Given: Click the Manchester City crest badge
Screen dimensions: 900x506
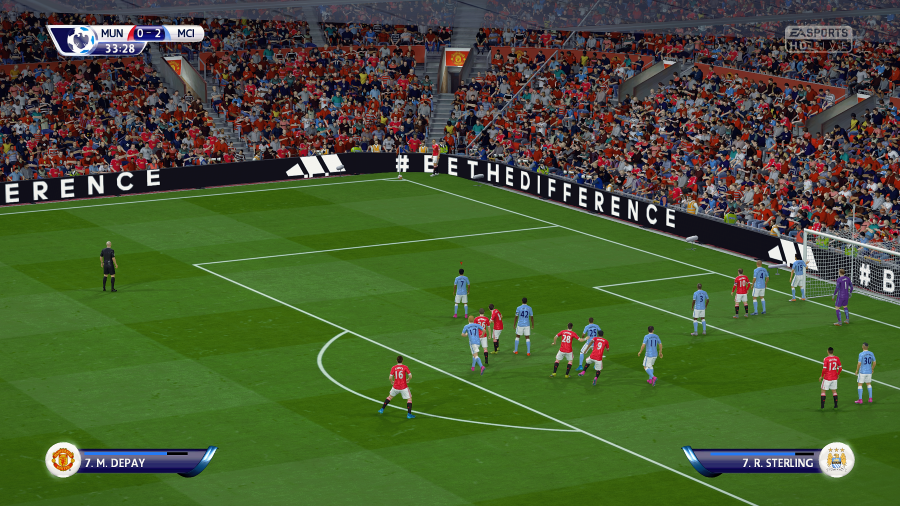Looking at the screenshot, I should pyautogui.click(x=836, y=460).
